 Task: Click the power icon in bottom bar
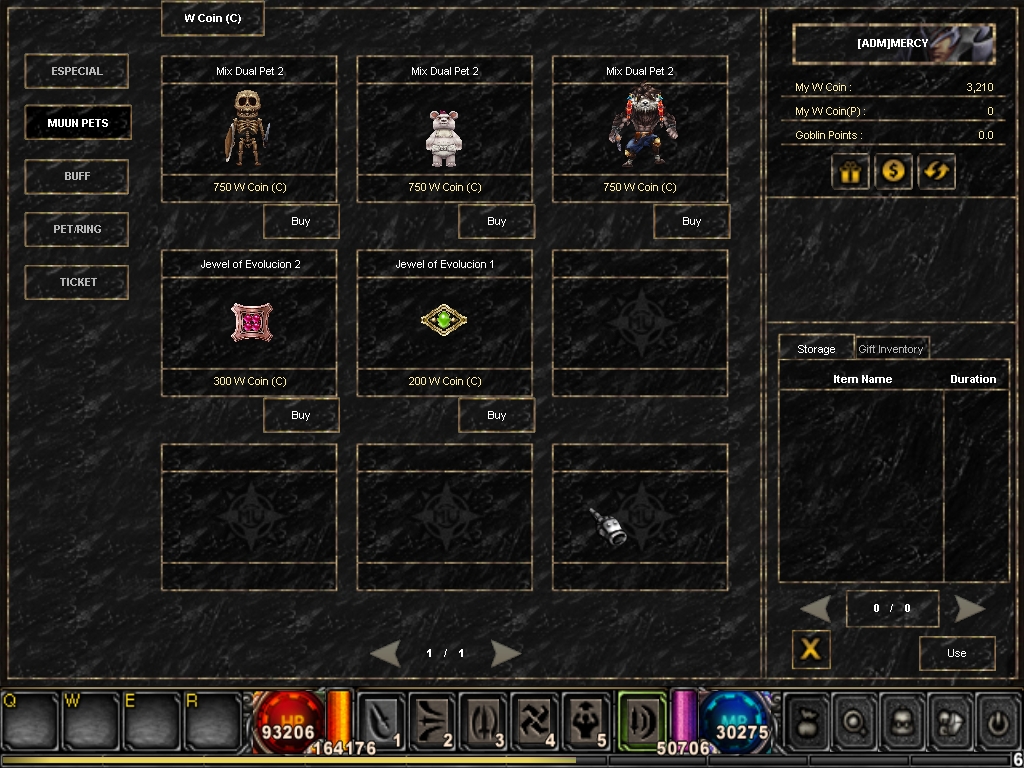(x=997, y=720)
